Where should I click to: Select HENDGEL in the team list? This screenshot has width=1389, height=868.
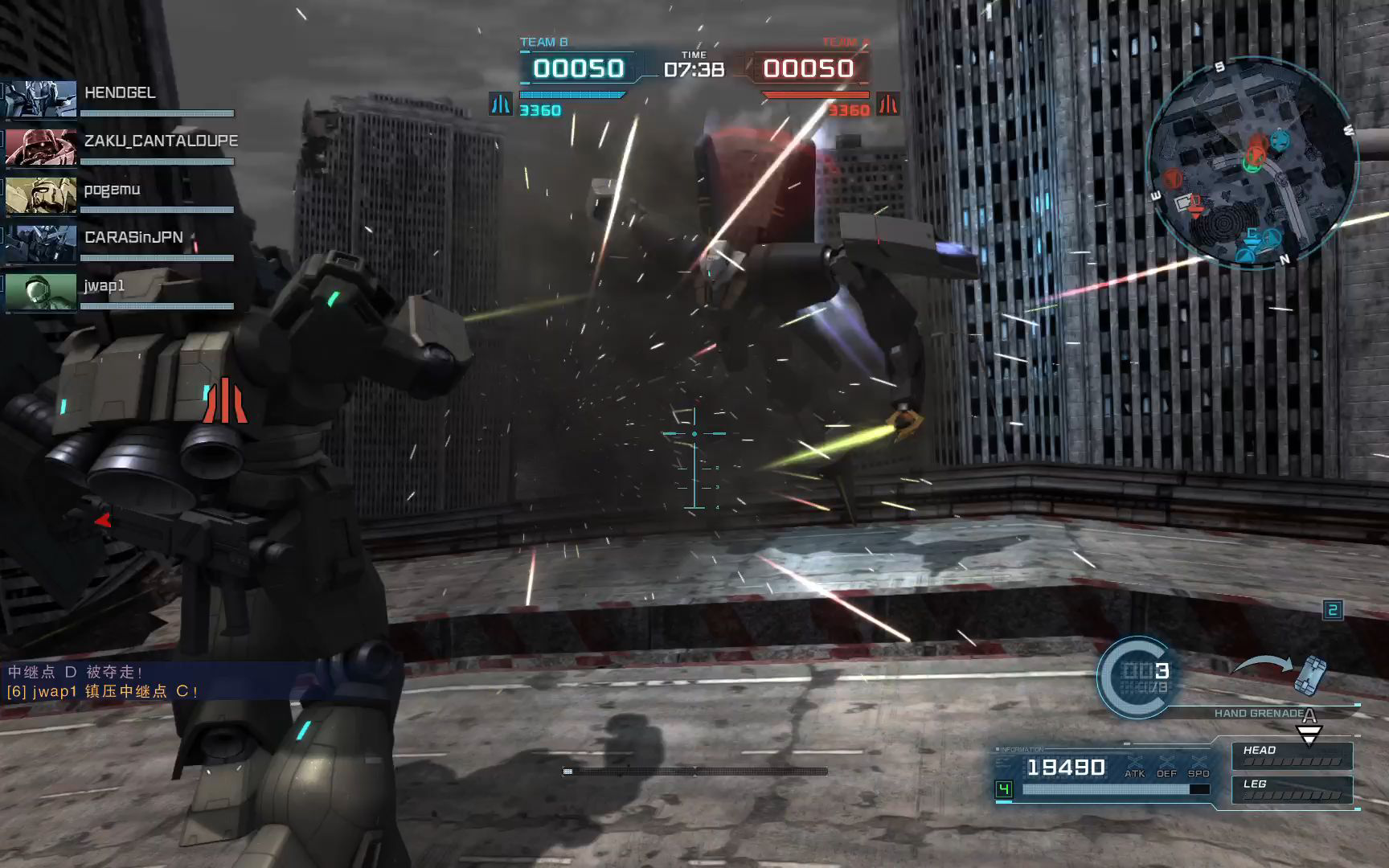[x=119, y=93]
